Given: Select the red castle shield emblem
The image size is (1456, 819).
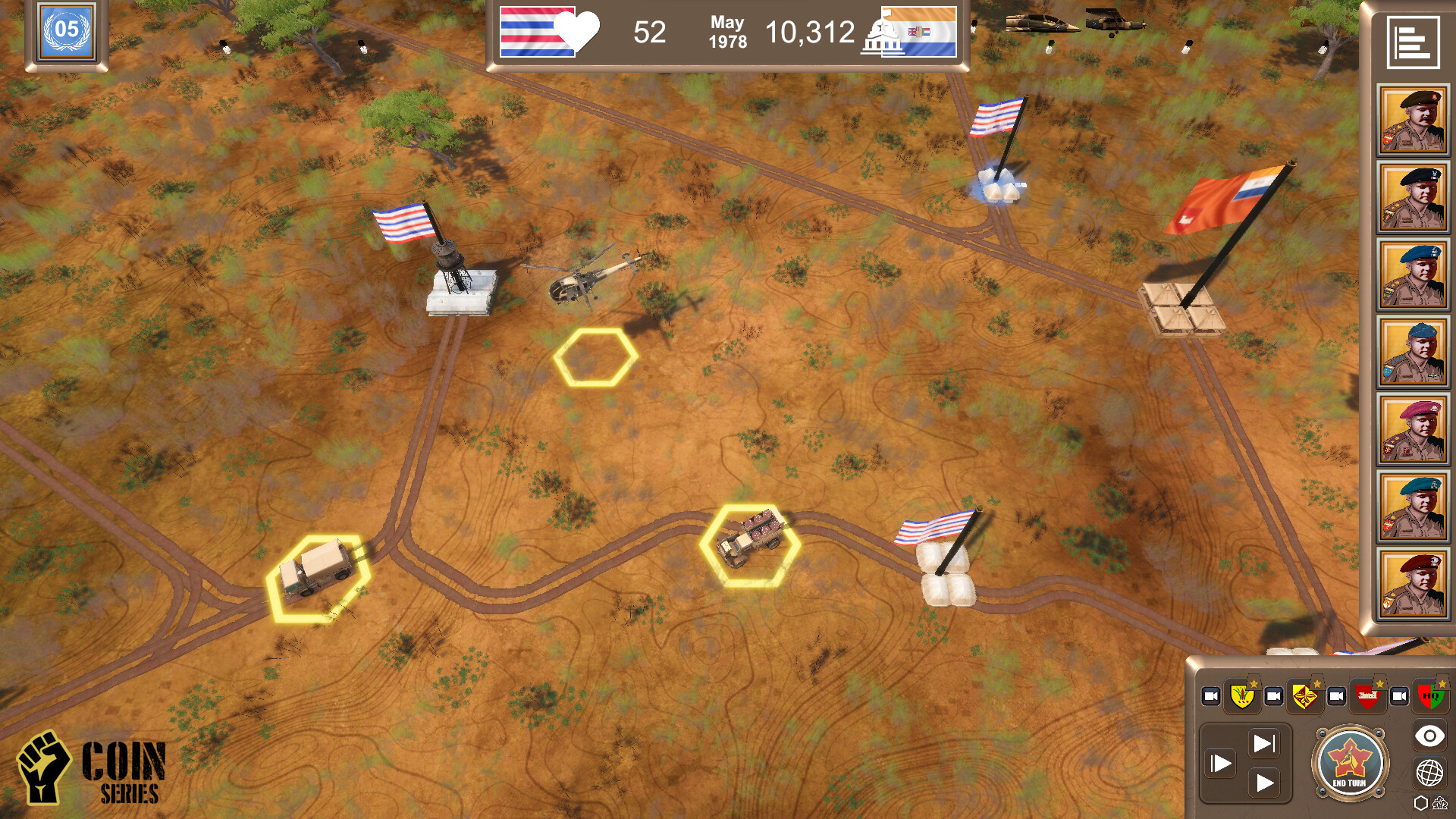Looking at the screenshot, I should [x=1367, y=695].
